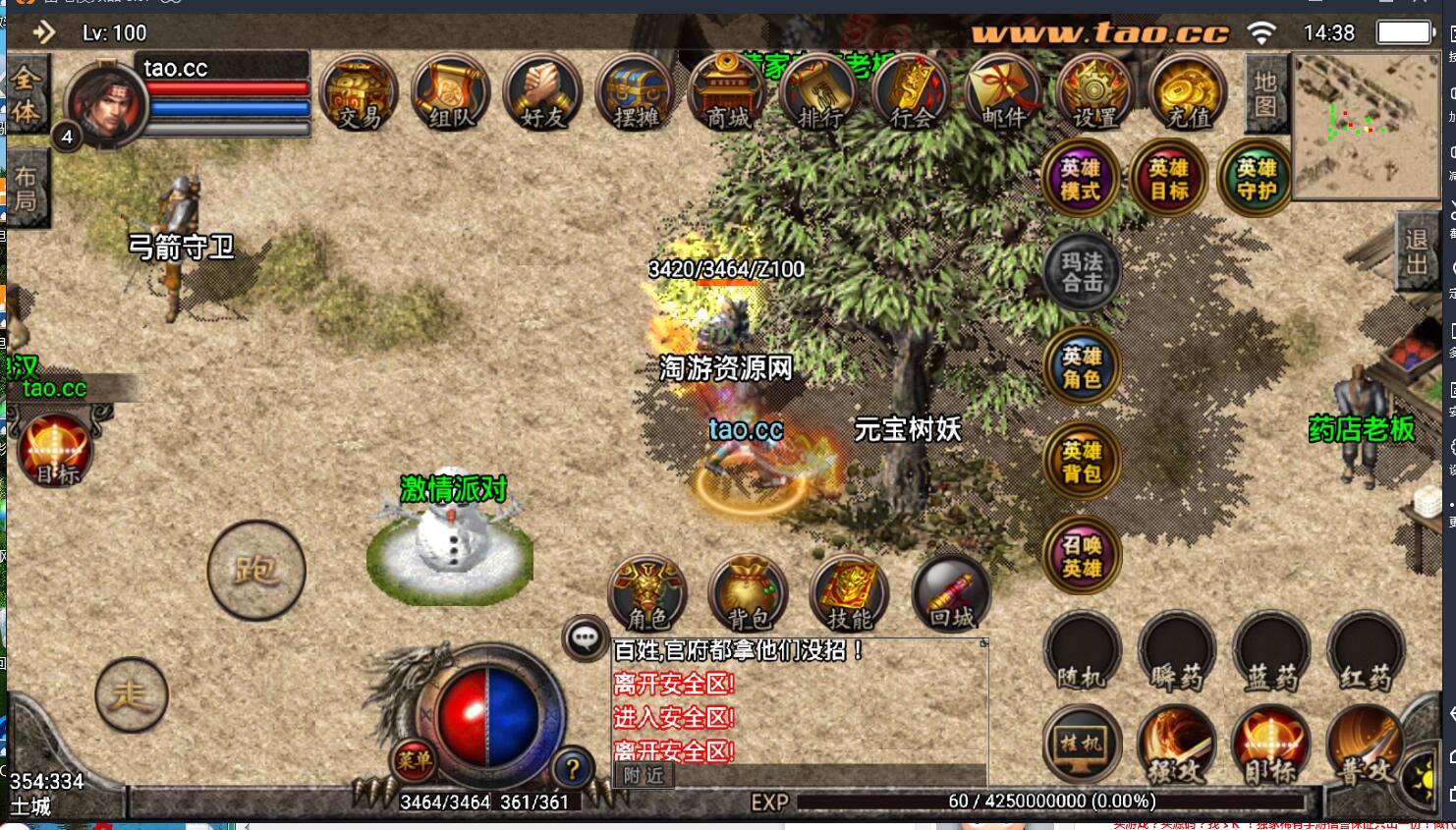Tap the 退出 exit button
1456x830 pixels.
[1417, 252]
